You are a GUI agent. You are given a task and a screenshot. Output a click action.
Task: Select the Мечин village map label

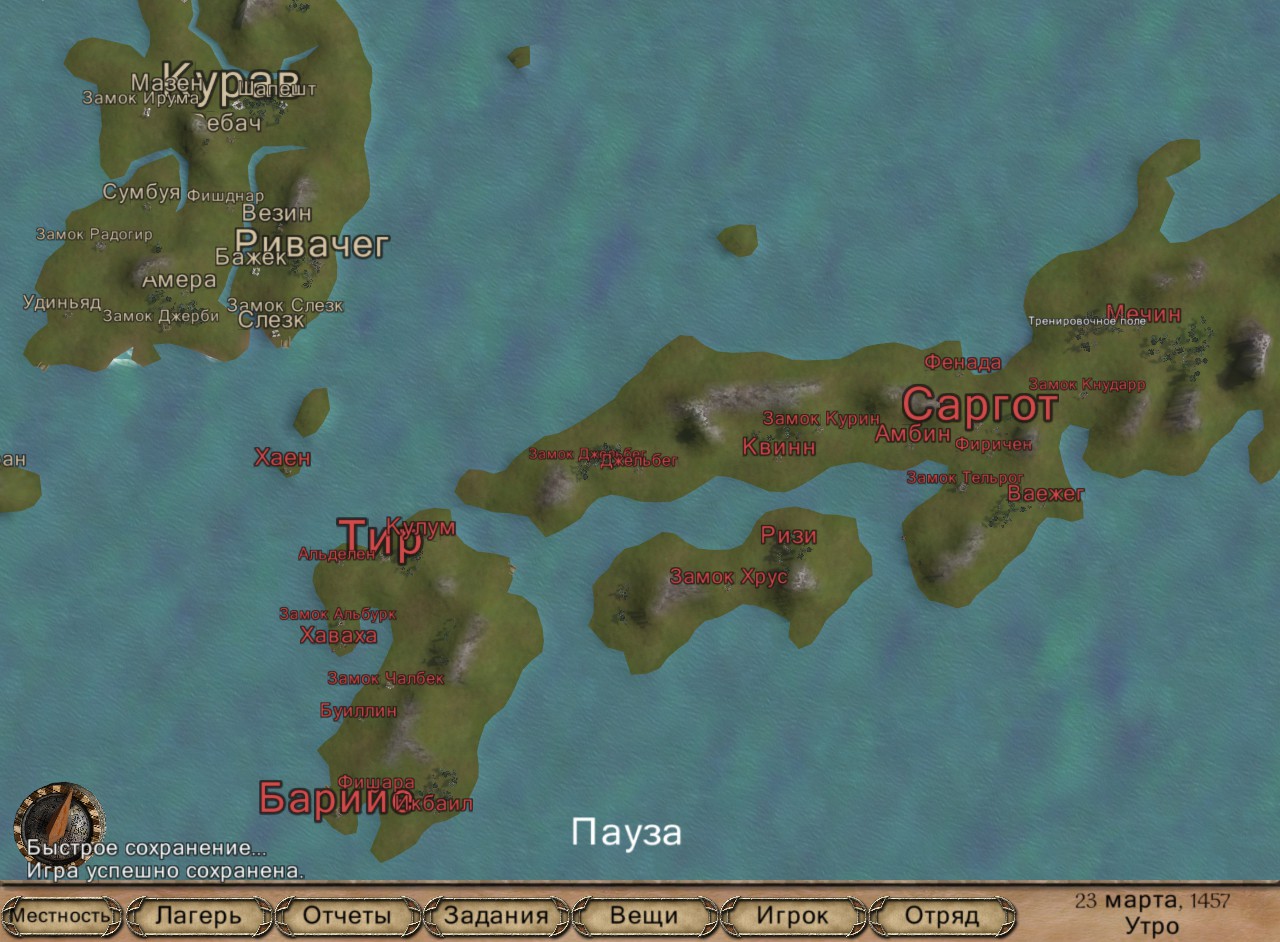pos(1143,314)
